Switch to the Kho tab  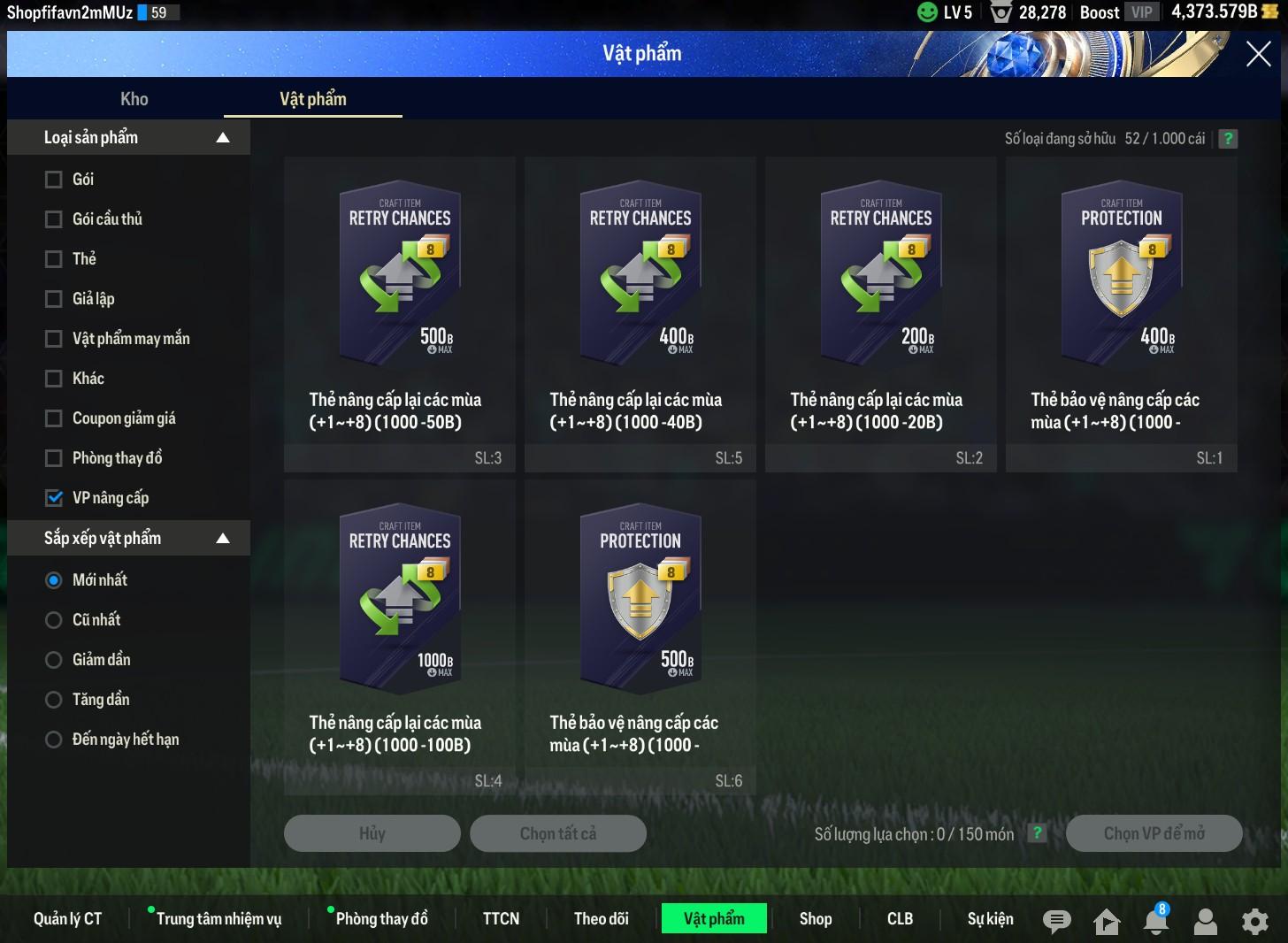tap(134, 99)
